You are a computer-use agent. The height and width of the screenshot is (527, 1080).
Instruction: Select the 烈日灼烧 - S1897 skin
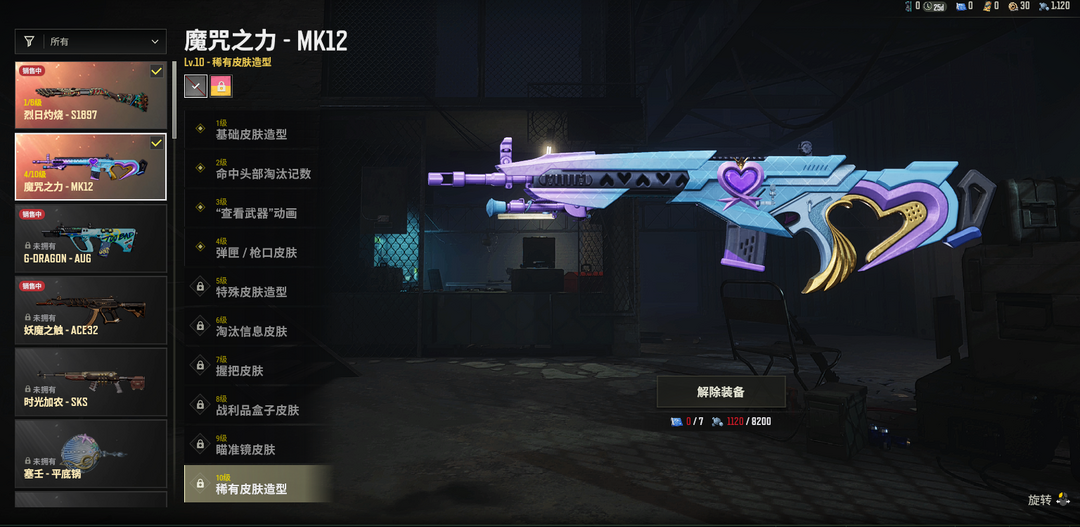[x=91, y=94]
